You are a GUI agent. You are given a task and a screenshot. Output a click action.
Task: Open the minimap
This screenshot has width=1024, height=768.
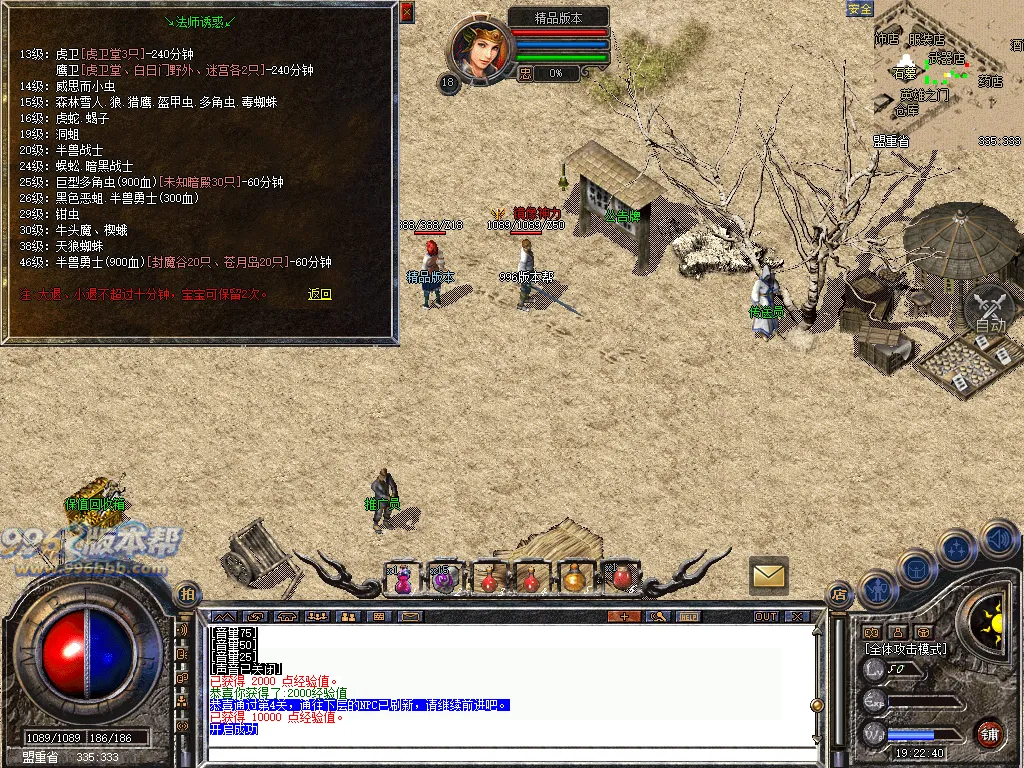[x=948, y=72]
